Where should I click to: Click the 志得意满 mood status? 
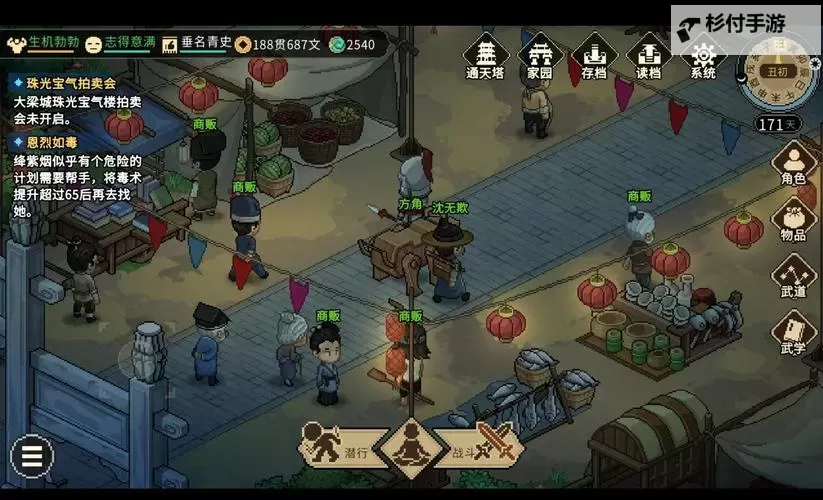pos(120,43)
